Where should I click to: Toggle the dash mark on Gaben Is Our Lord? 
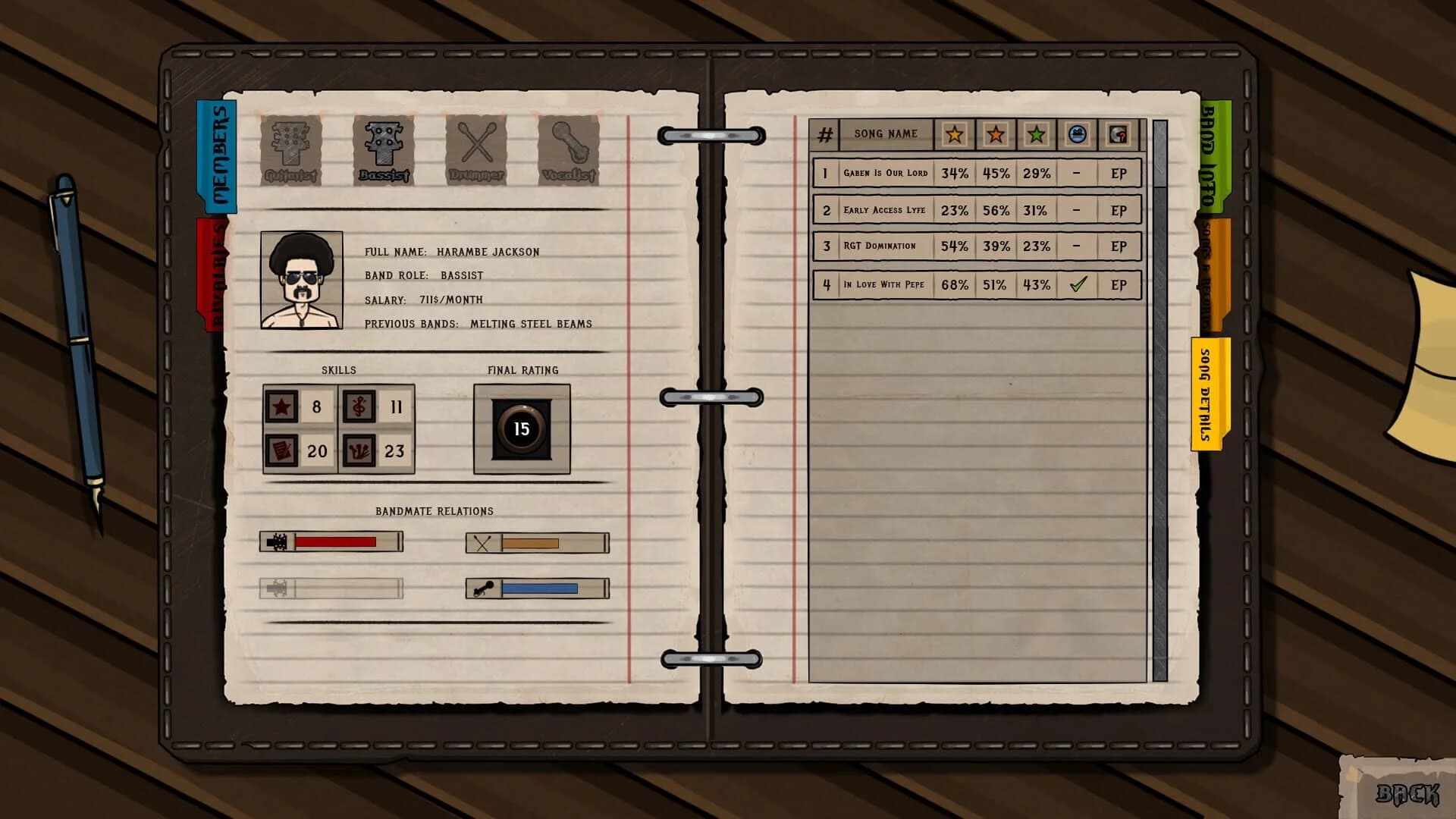click(x=1078, y=173)
